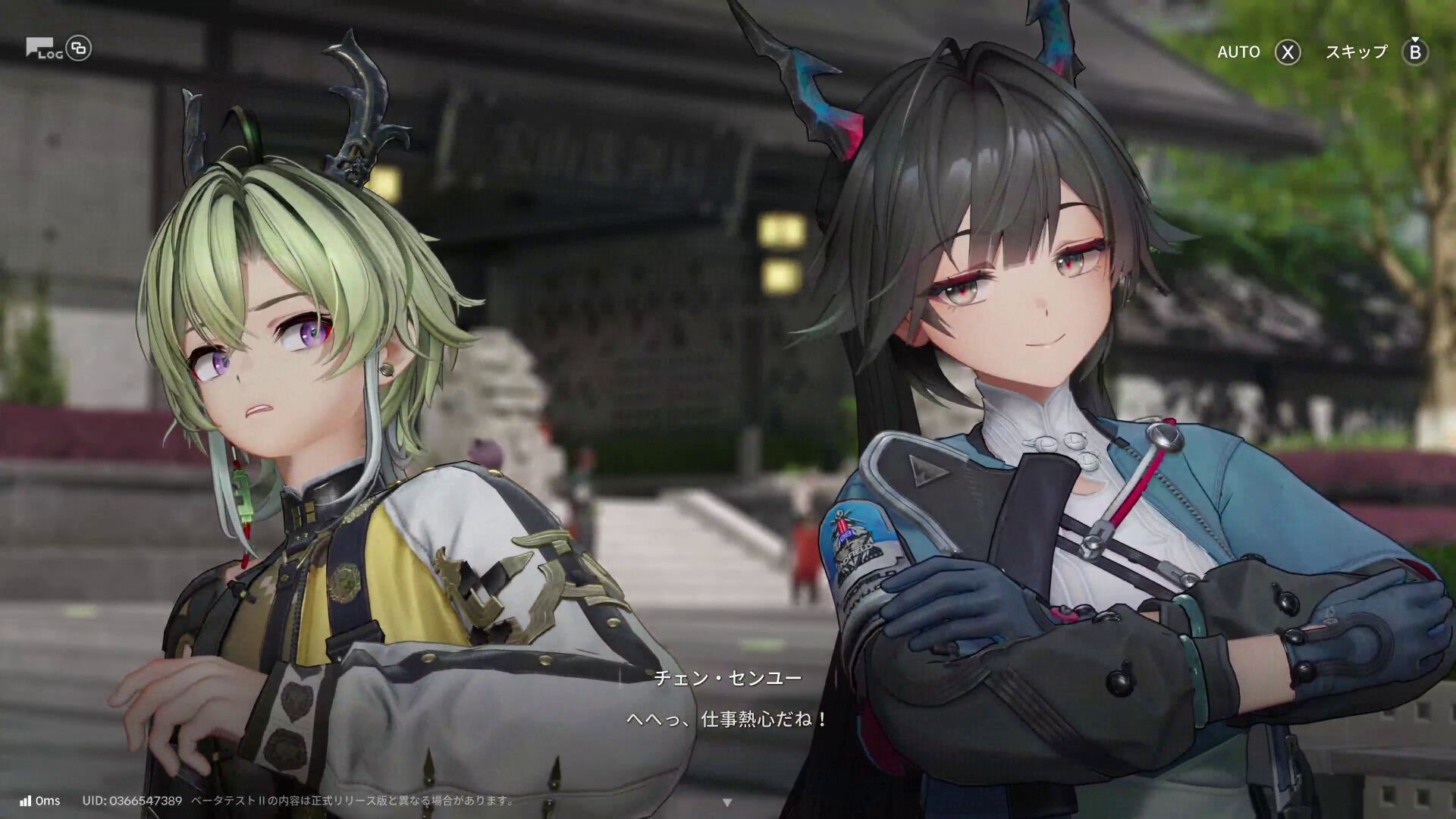The width and height of the screenshot is (1456, 819).
Task: Activate スキップ to skip the cutscene
Action: click(x=1354, y=52)
